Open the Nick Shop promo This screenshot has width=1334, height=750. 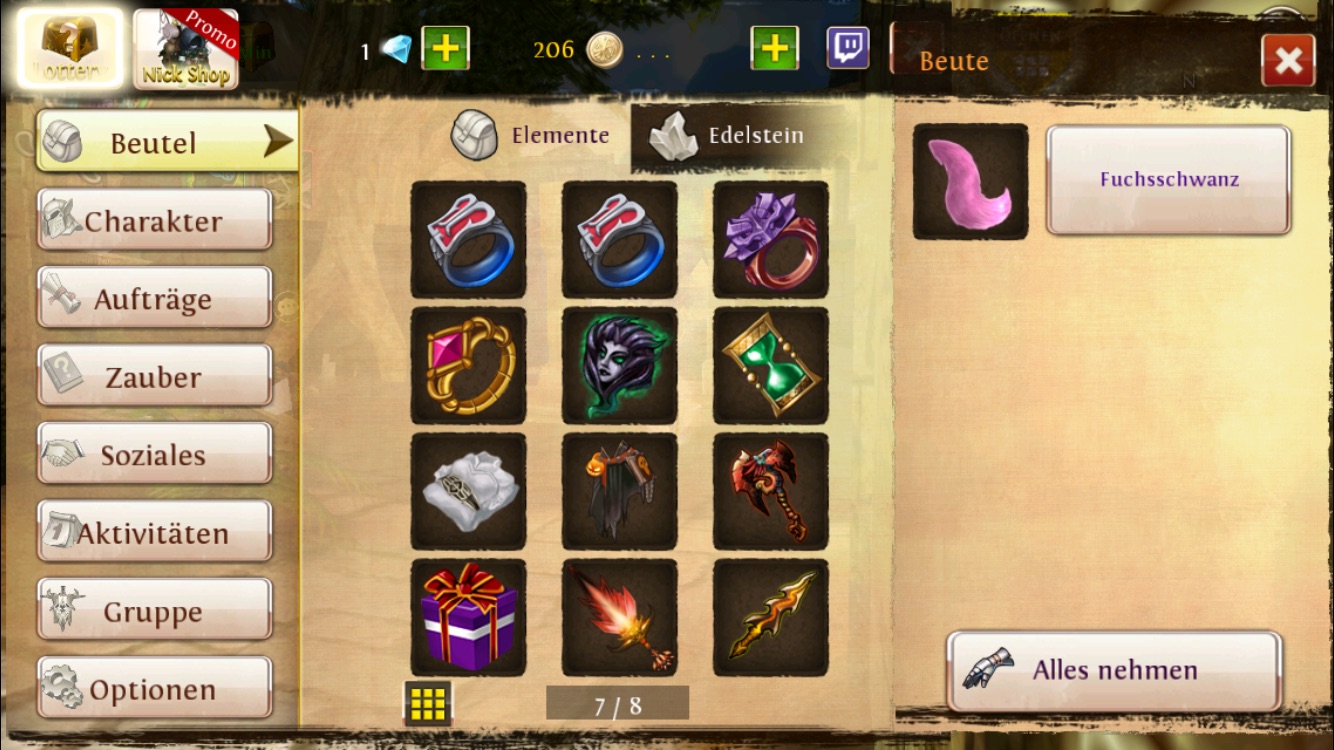pos(186,50)
